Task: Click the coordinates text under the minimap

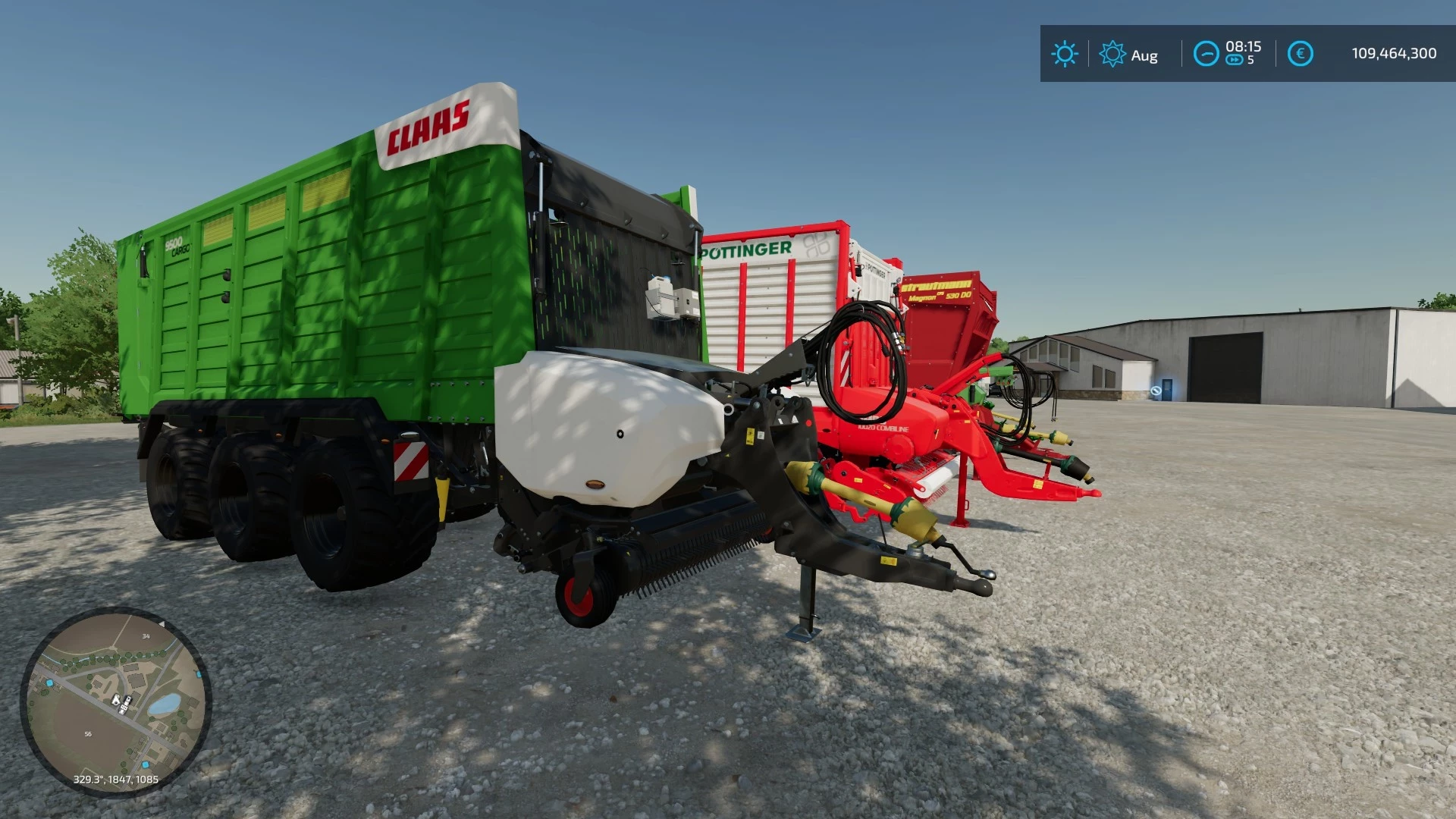Action: tap(116, 780)
